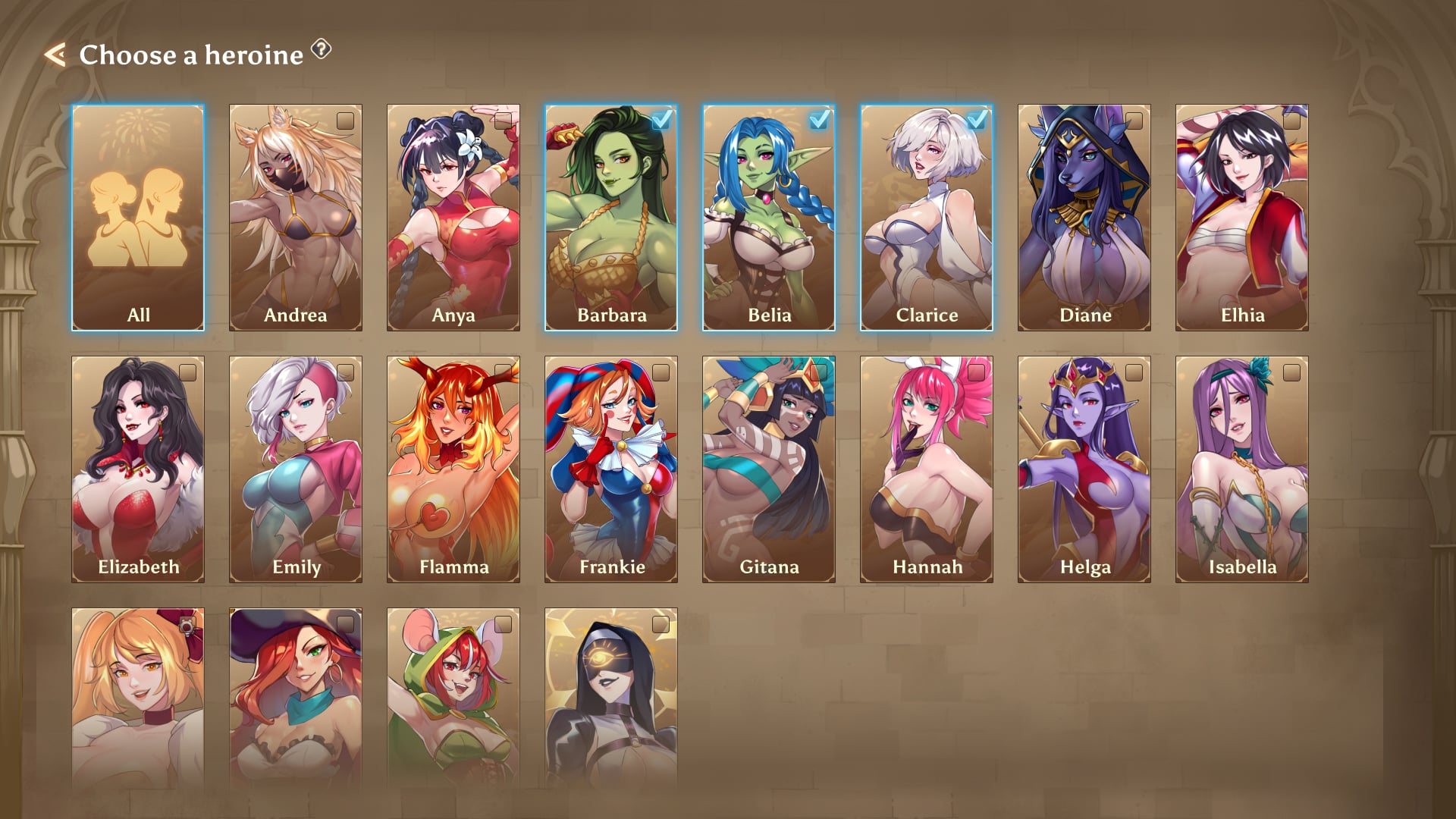Tick the checkbox on Hannah's card

pos(977,372)
